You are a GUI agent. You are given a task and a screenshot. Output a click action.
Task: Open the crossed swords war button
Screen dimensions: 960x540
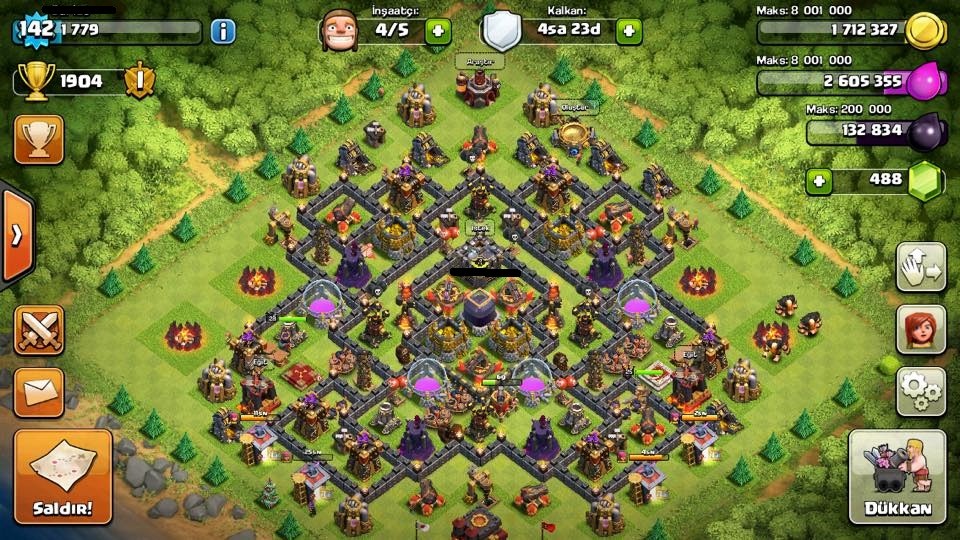[x=39, y=330]
